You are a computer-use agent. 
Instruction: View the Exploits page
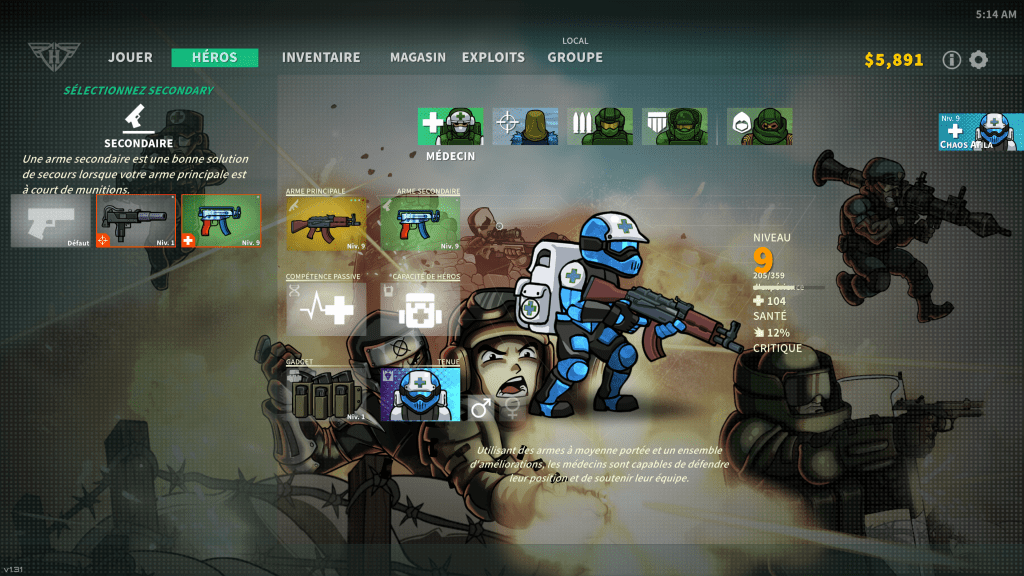[x=493, y=58]
